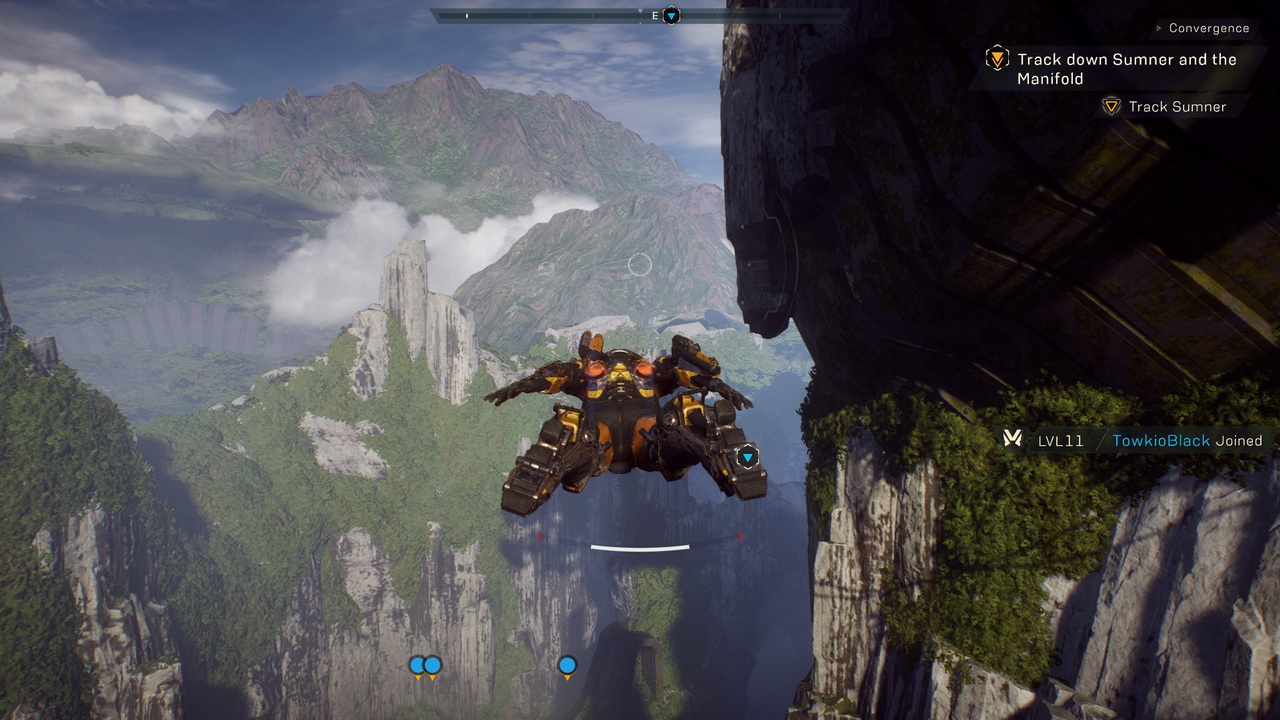1280x720 pixels.
Task: Select the Track Sumner sub-objective
Action: (x=1176, y=106)
